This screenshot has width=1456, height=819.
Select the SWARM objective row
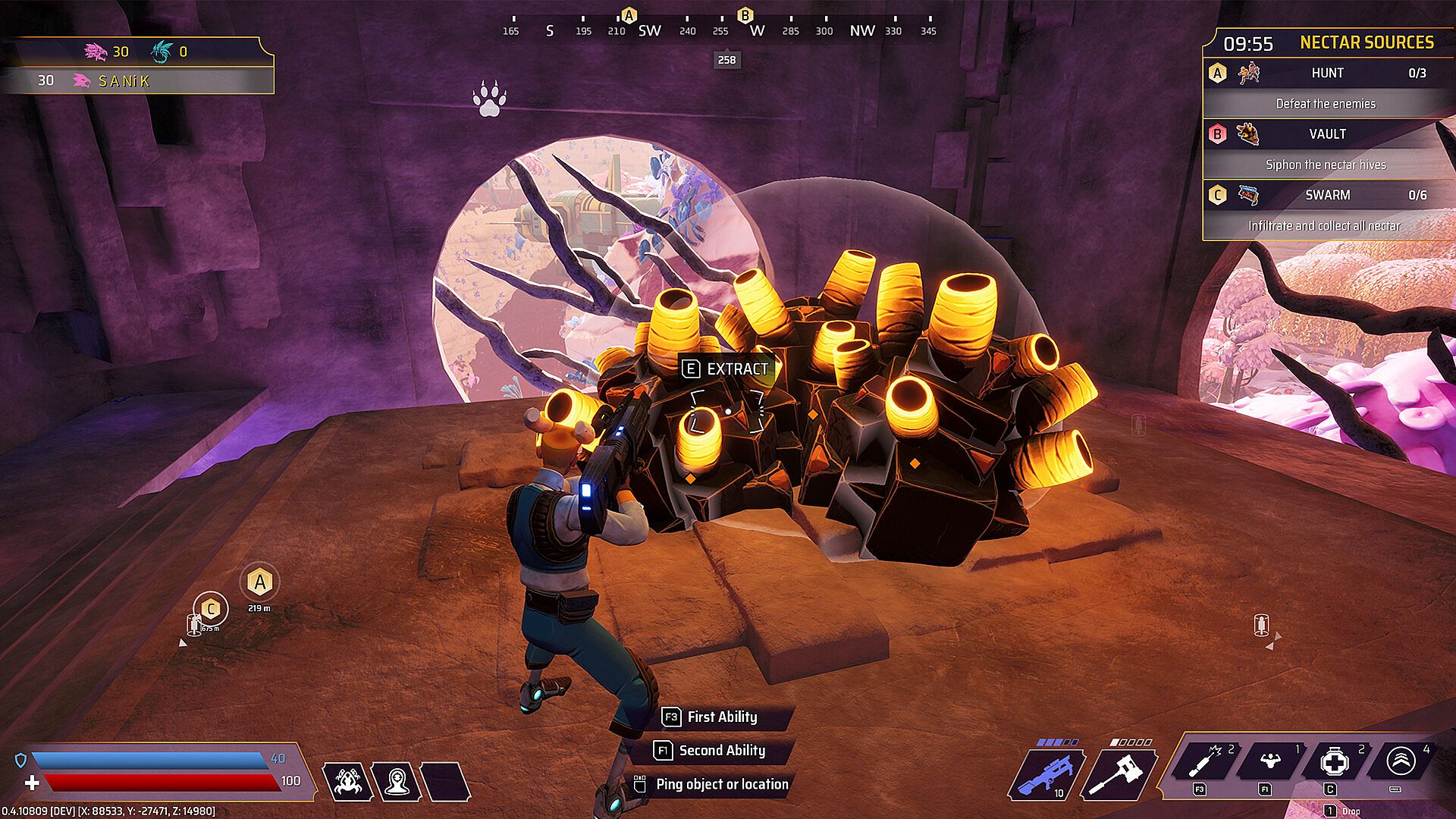tap(1327, 195)
